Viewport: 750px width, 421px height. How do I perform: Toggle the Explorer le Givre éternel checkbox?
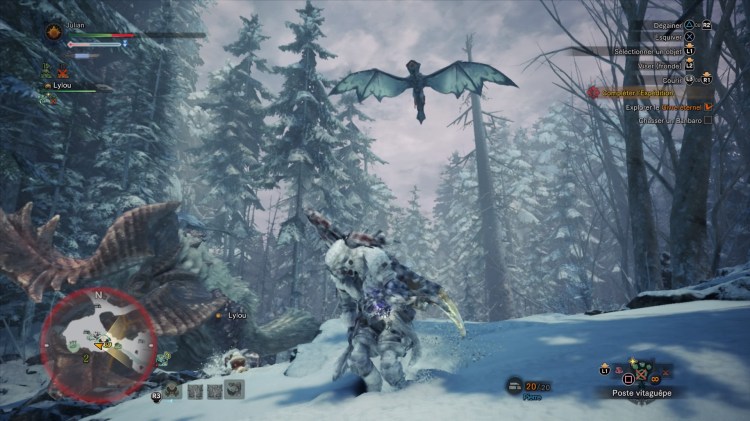click(708, 106)
